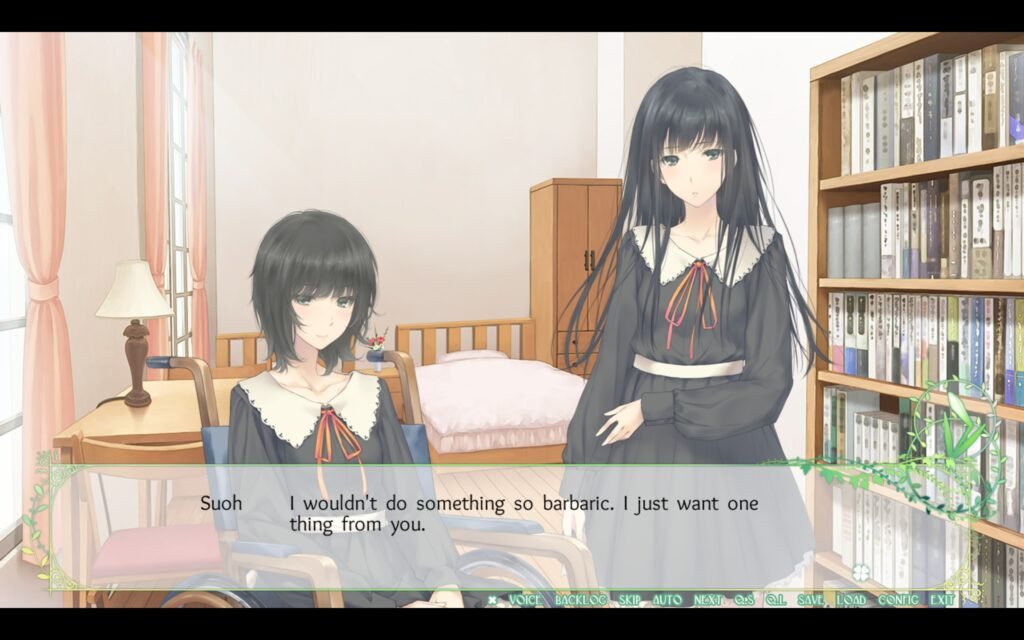The image size is (1024, 640).
Task: Hide the text box with the X button
Action: (492, 600)
